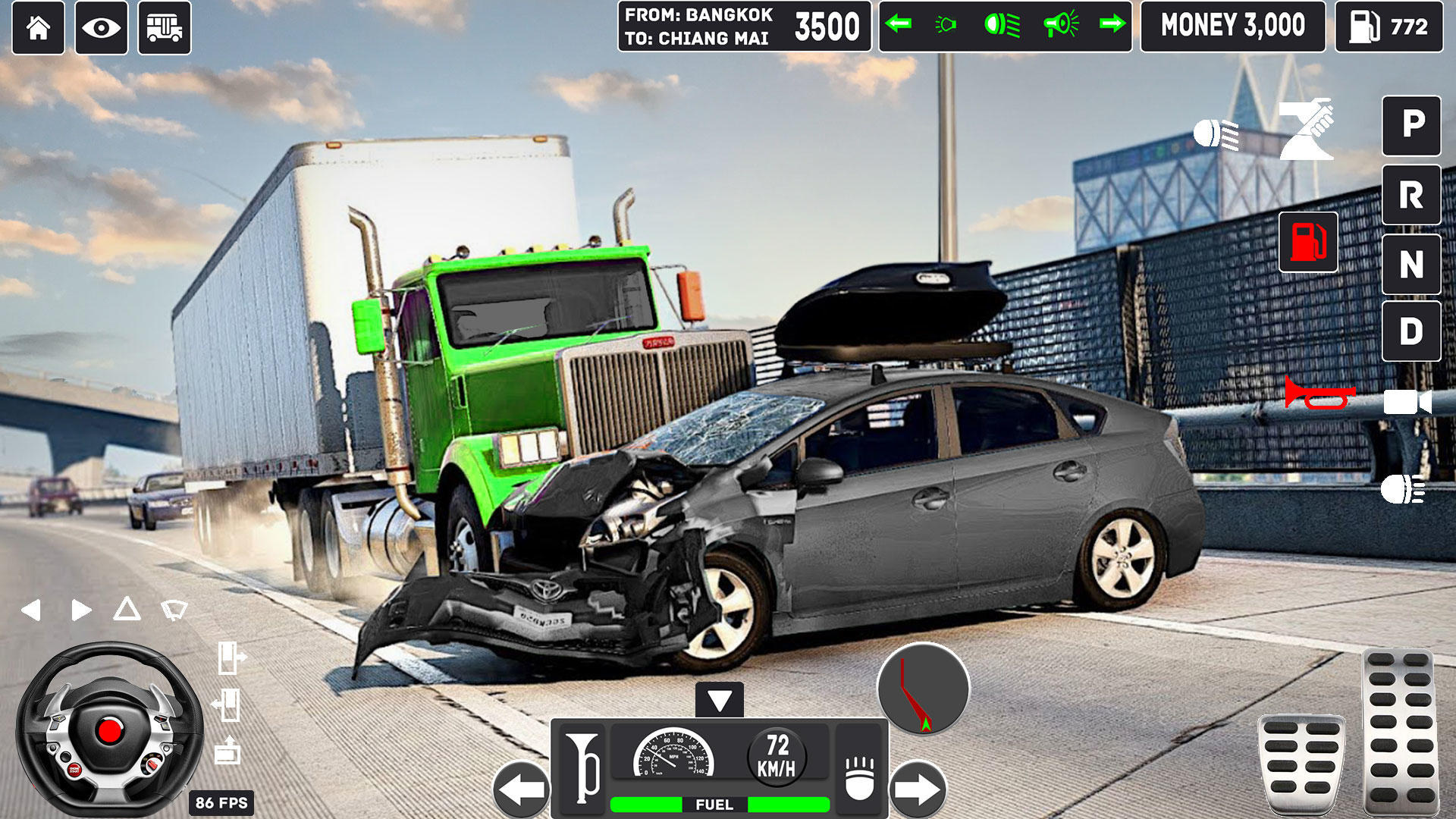The height and width of the screenshot is (819, 1456).
Task: Shift gear to P
Action: click(1411, 125)
